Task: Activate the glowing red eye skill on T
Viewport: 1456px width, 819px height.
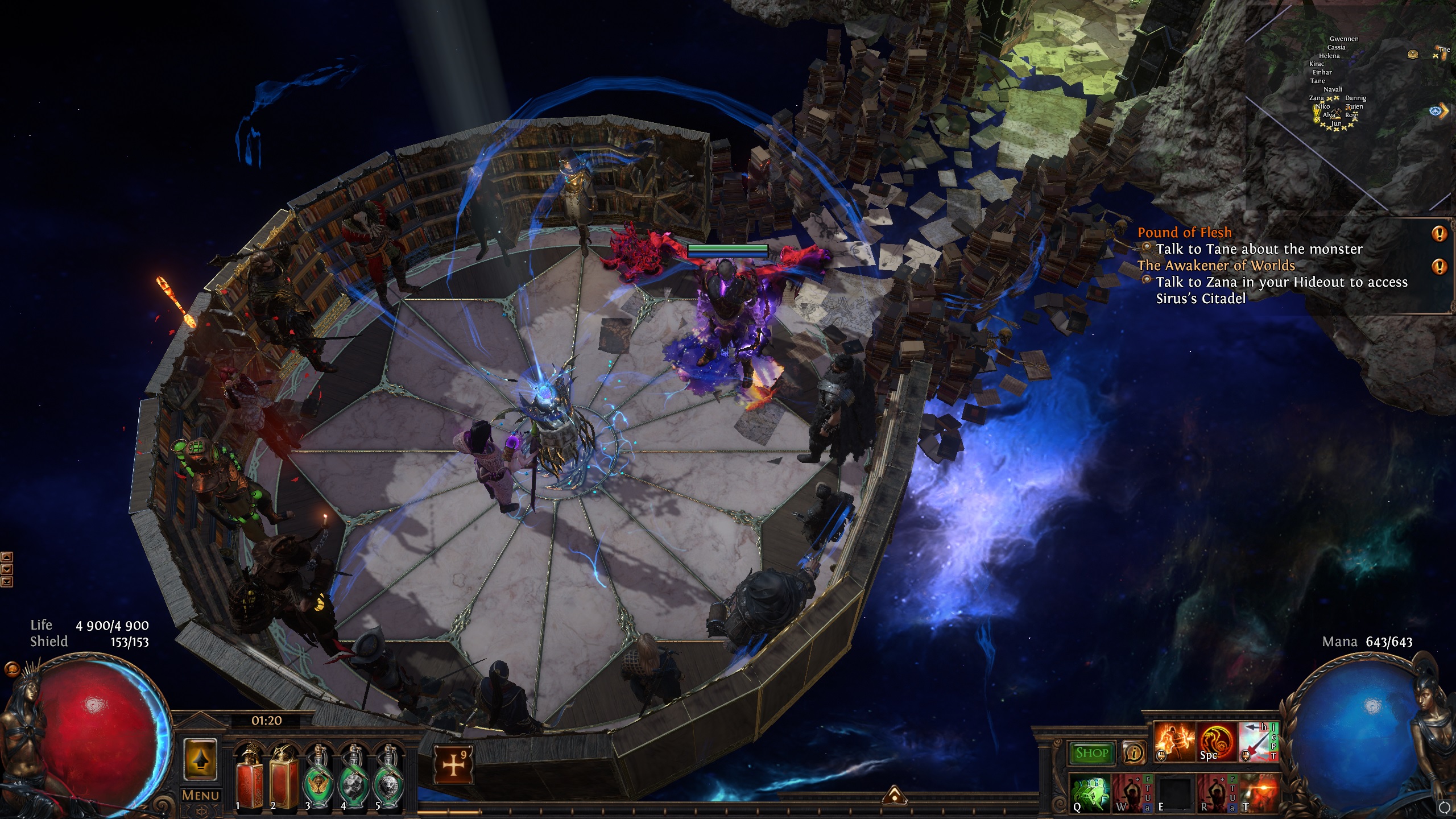Action: pyautogui.click(x=1259, y=793)
